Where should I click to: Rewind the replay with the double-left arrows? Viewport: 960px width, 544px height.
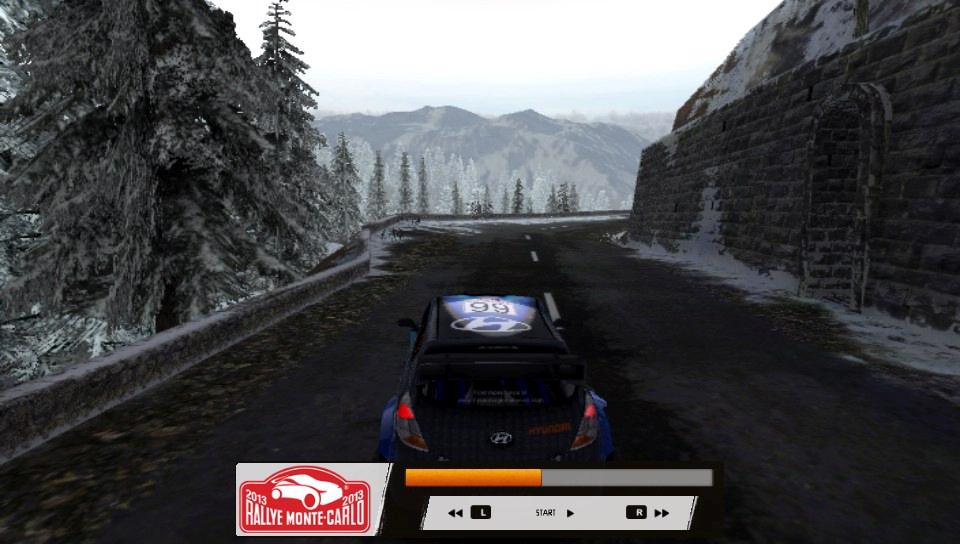(455, 513)
